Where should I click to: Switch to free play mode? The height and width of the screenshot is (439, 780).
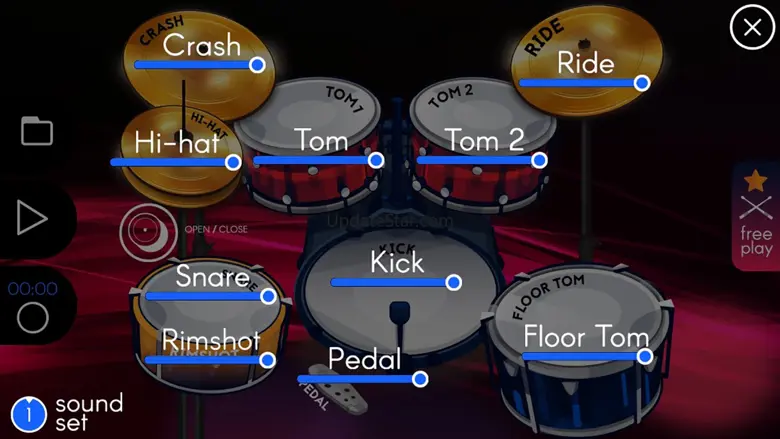756,217
